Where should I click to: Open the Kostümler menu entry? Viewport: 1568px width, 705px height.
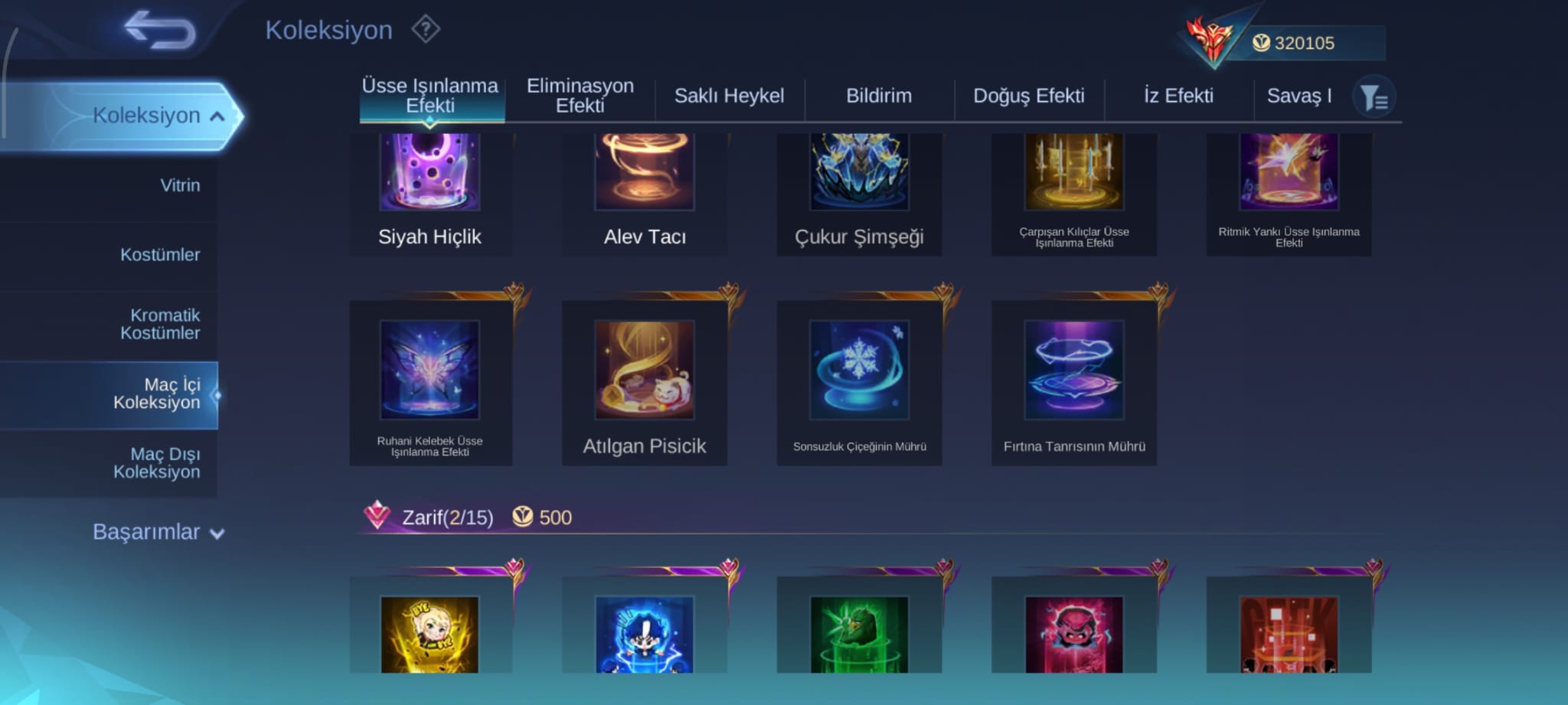(160, 254)
